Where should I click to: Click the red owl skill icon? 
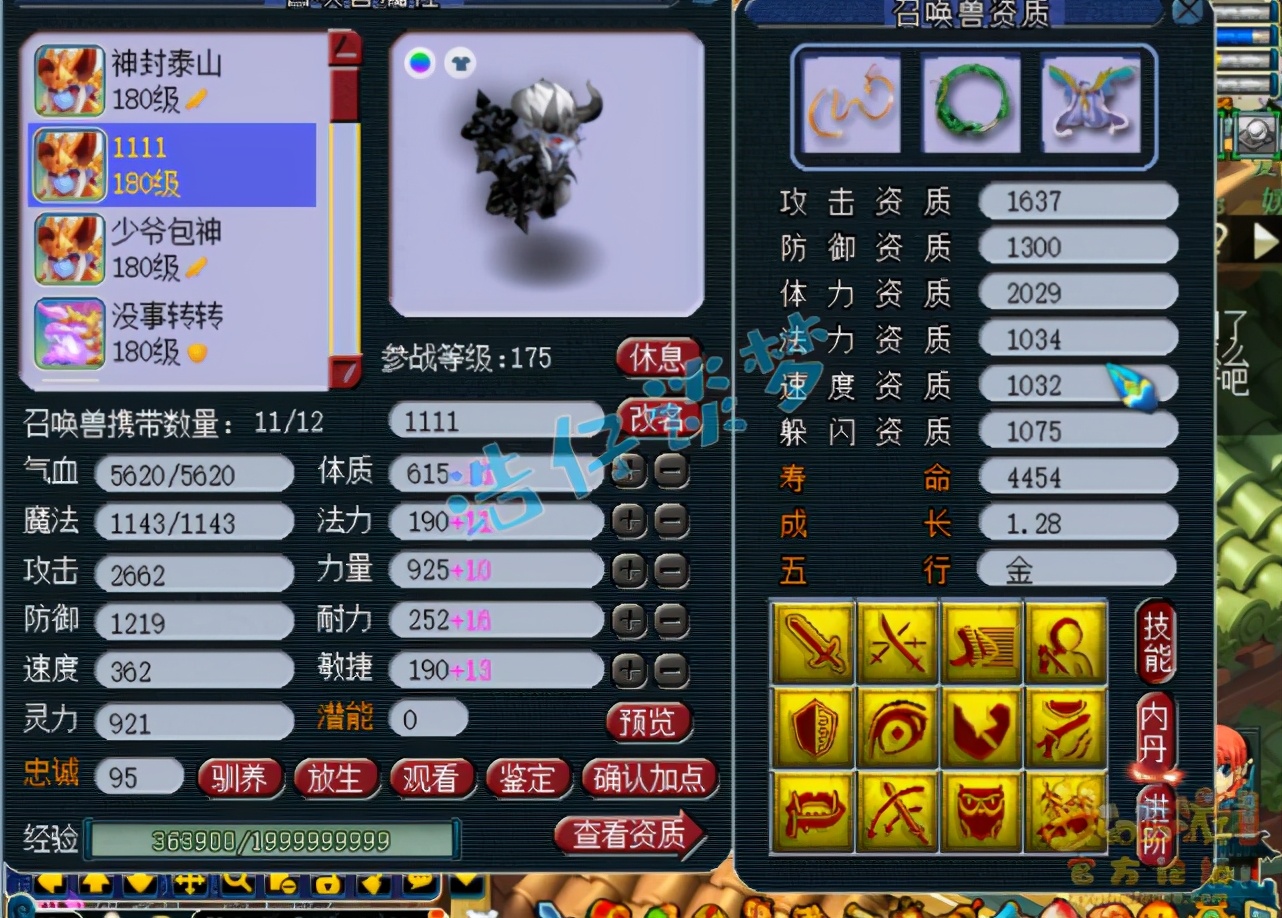point(982,812)
